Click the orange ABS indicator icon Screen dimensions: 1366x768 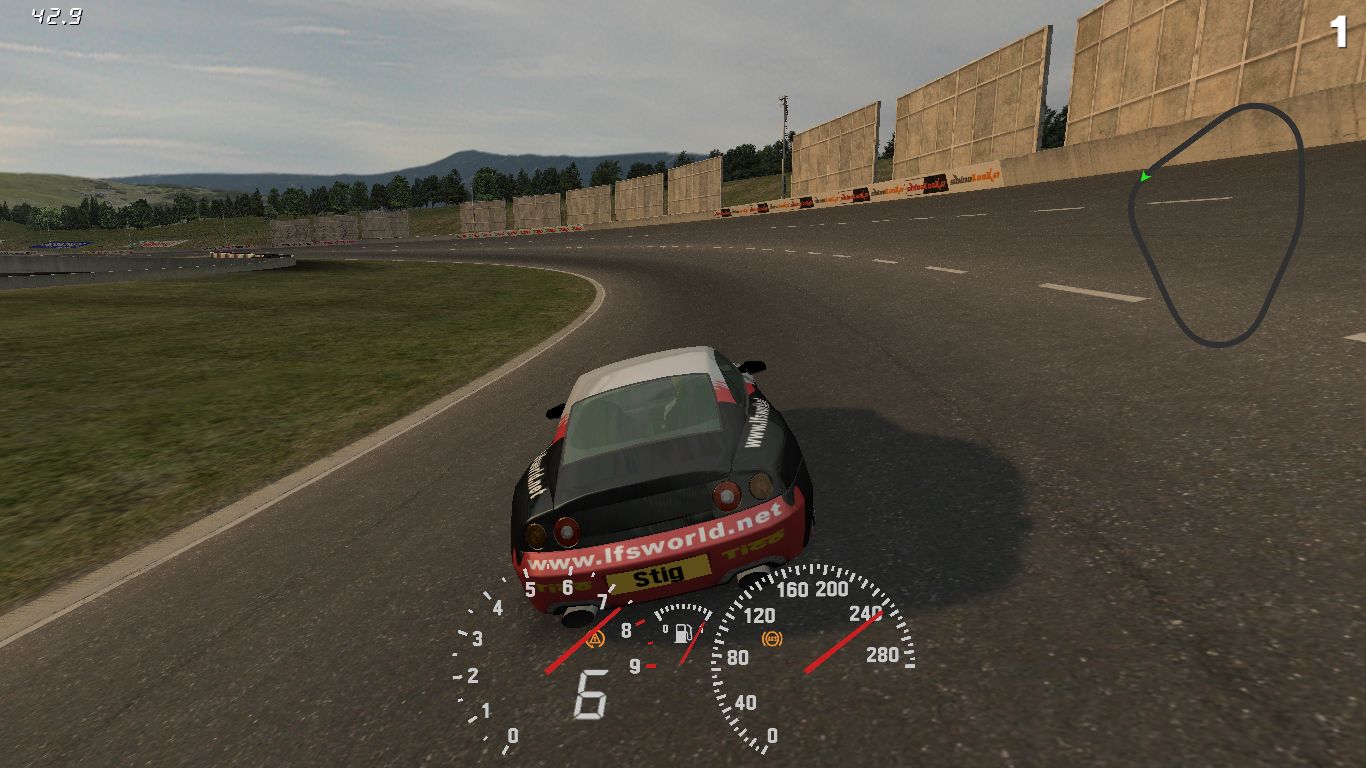click(771, 637)
